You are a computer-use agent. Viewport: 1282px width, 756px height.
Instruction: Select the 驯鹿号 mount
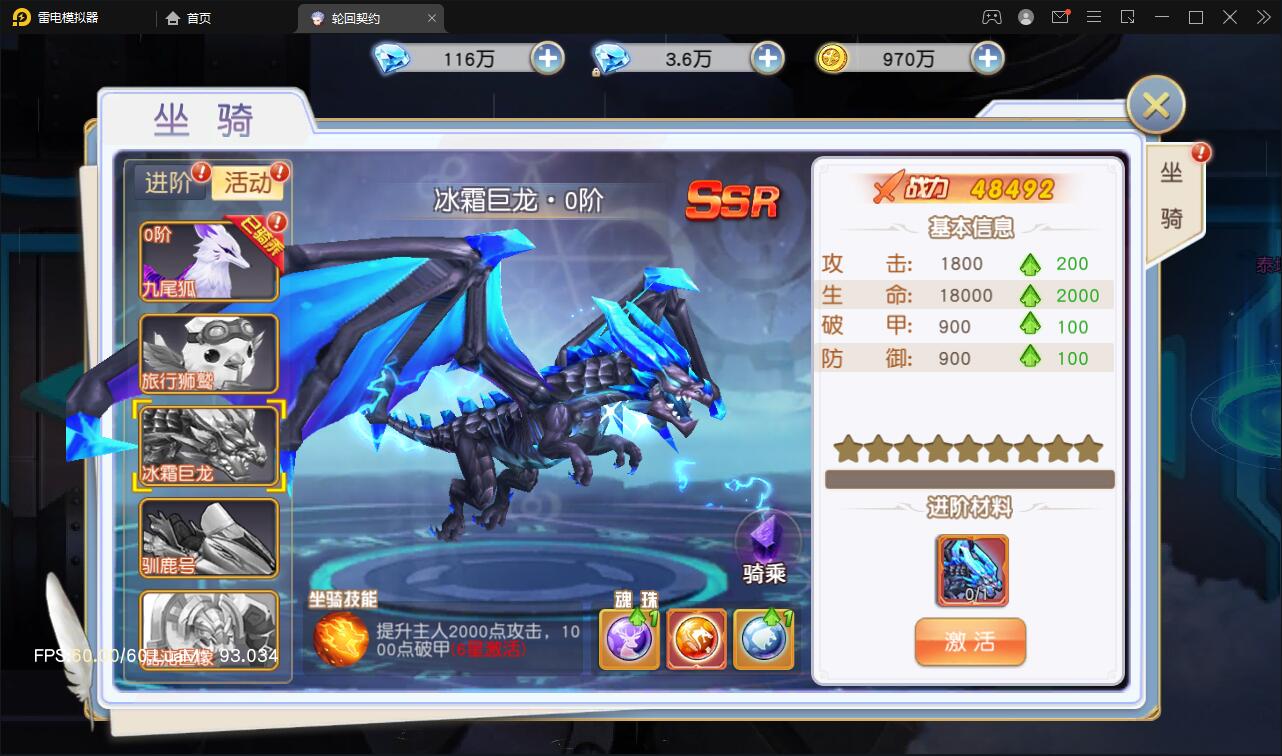click(x=208, y=537)
